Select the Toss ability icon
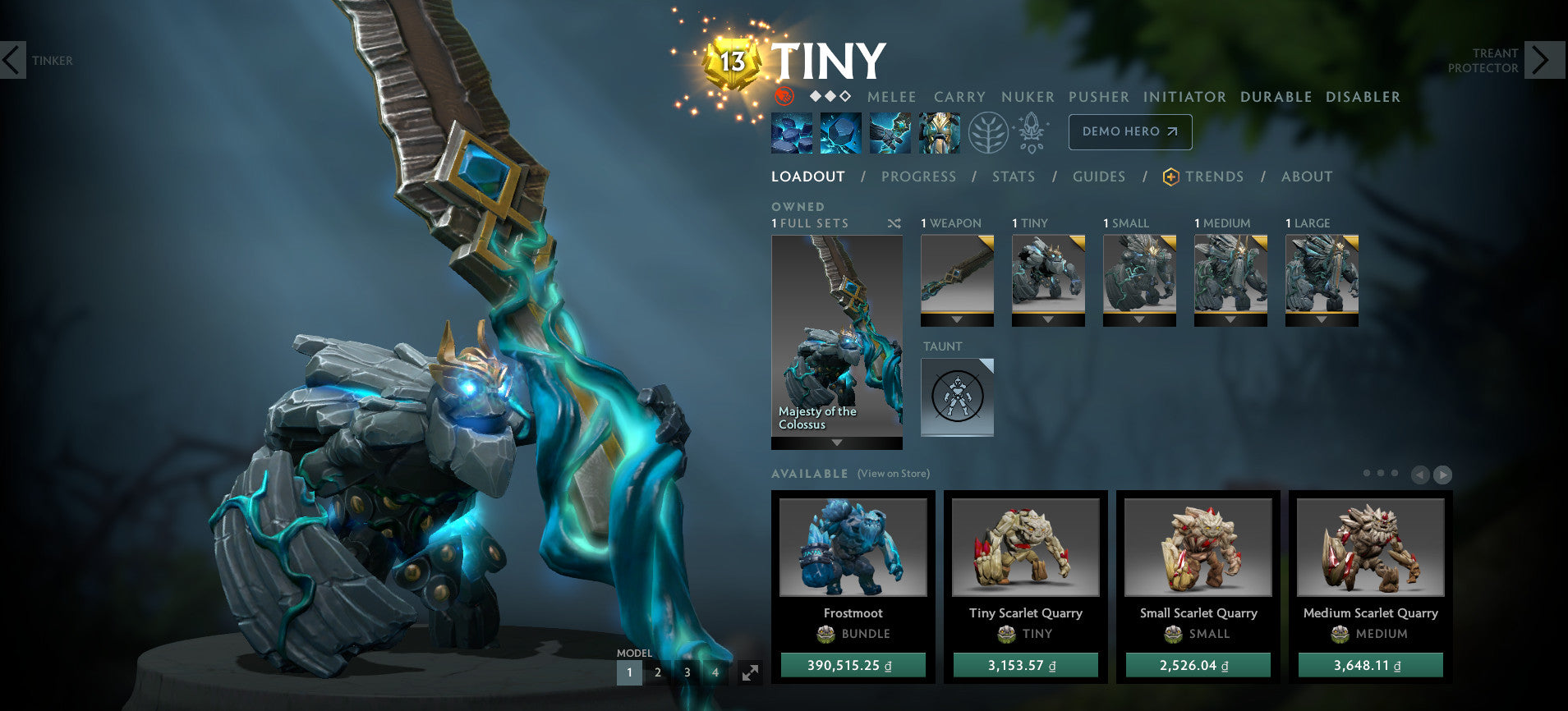 tap(840, 131)
